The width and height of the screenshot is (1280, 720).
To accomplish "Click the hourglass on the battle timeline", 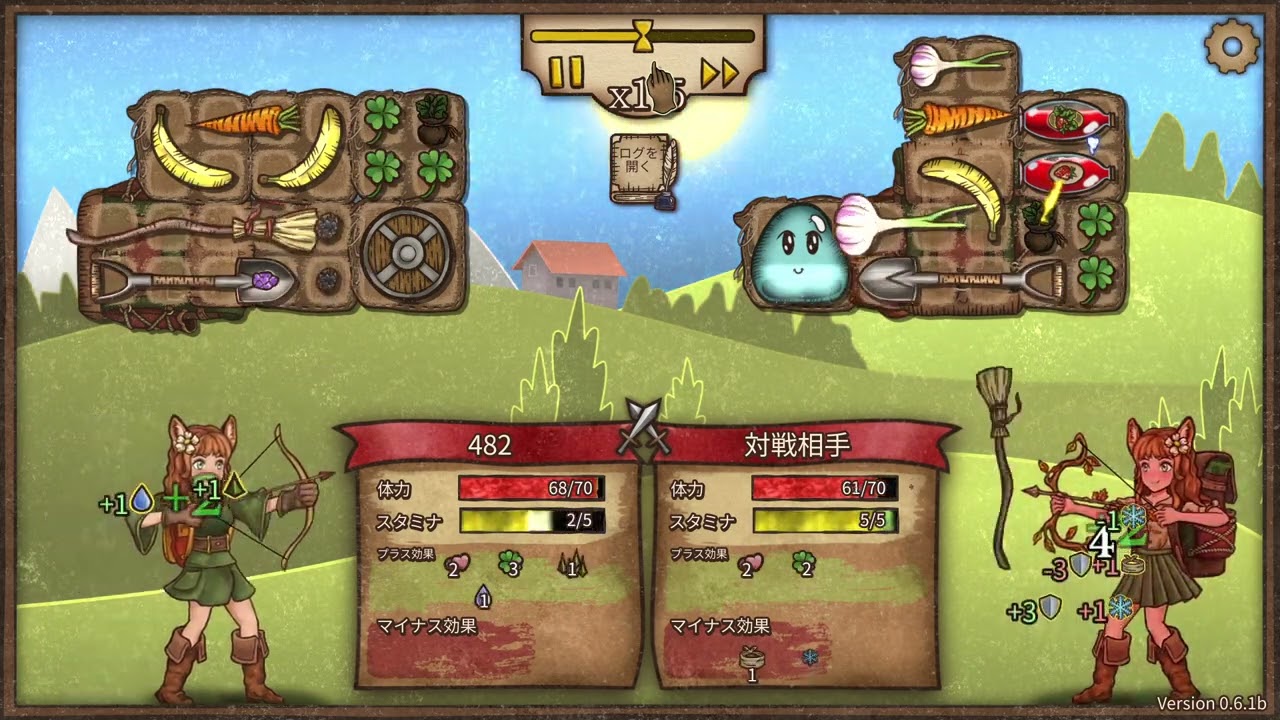I will pos(643,36).
